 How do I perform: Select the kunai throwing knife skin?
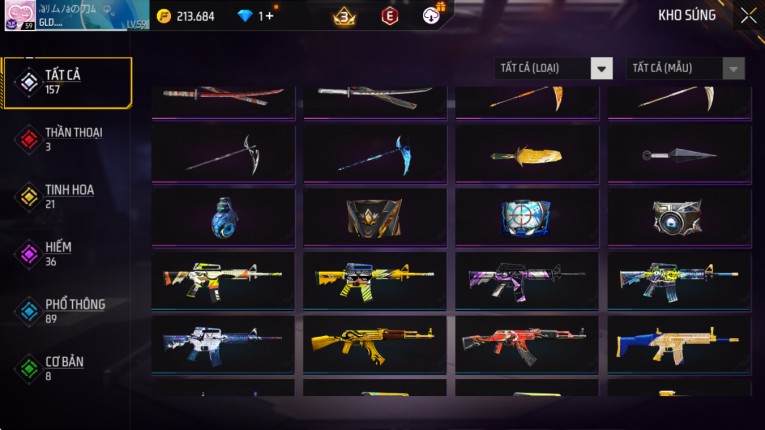tap(678, 154)
